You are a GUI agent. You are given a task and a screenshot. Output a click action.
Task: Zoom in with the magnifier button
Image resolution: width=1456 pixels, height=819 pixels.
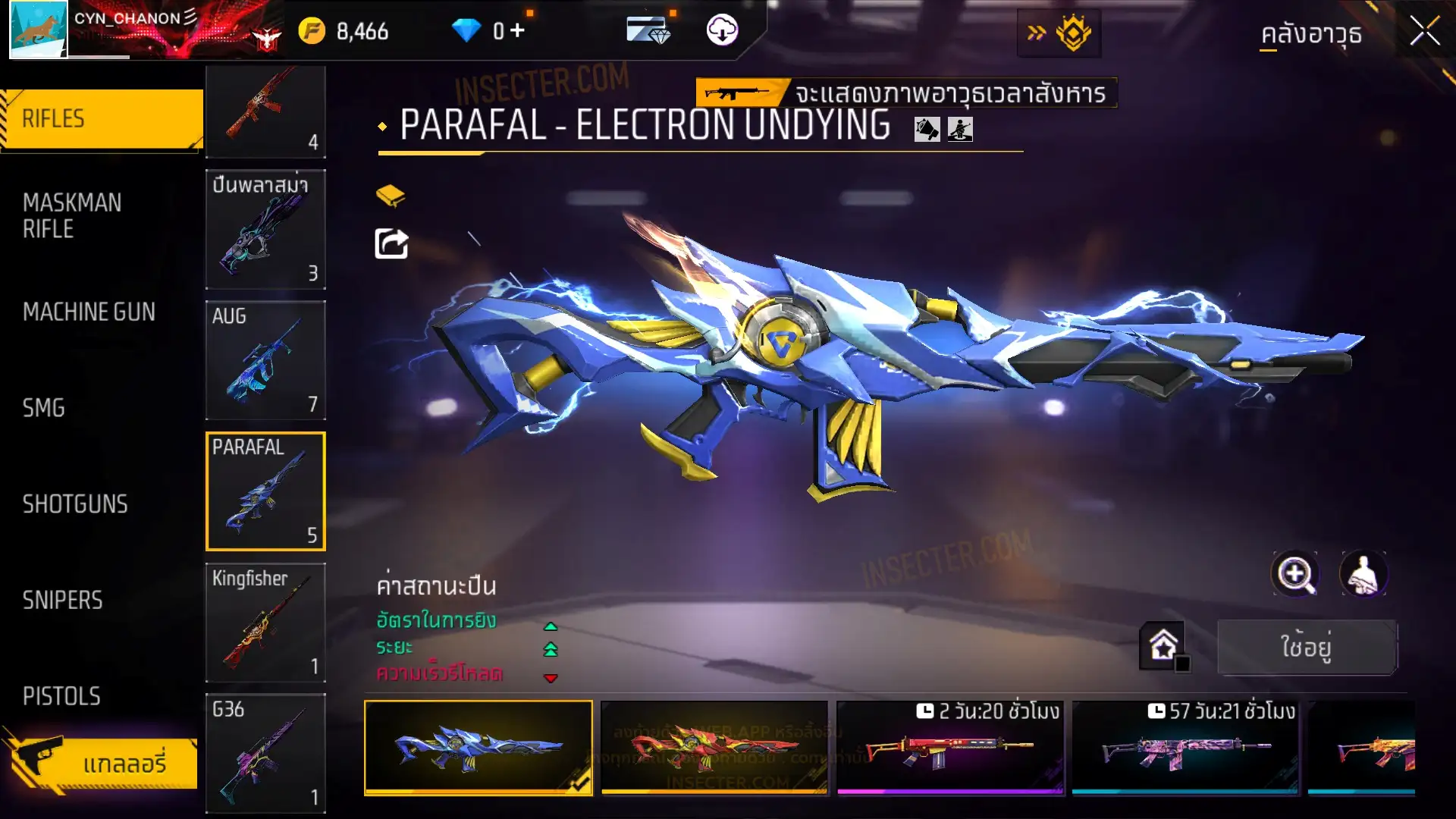coord(1295,574)
